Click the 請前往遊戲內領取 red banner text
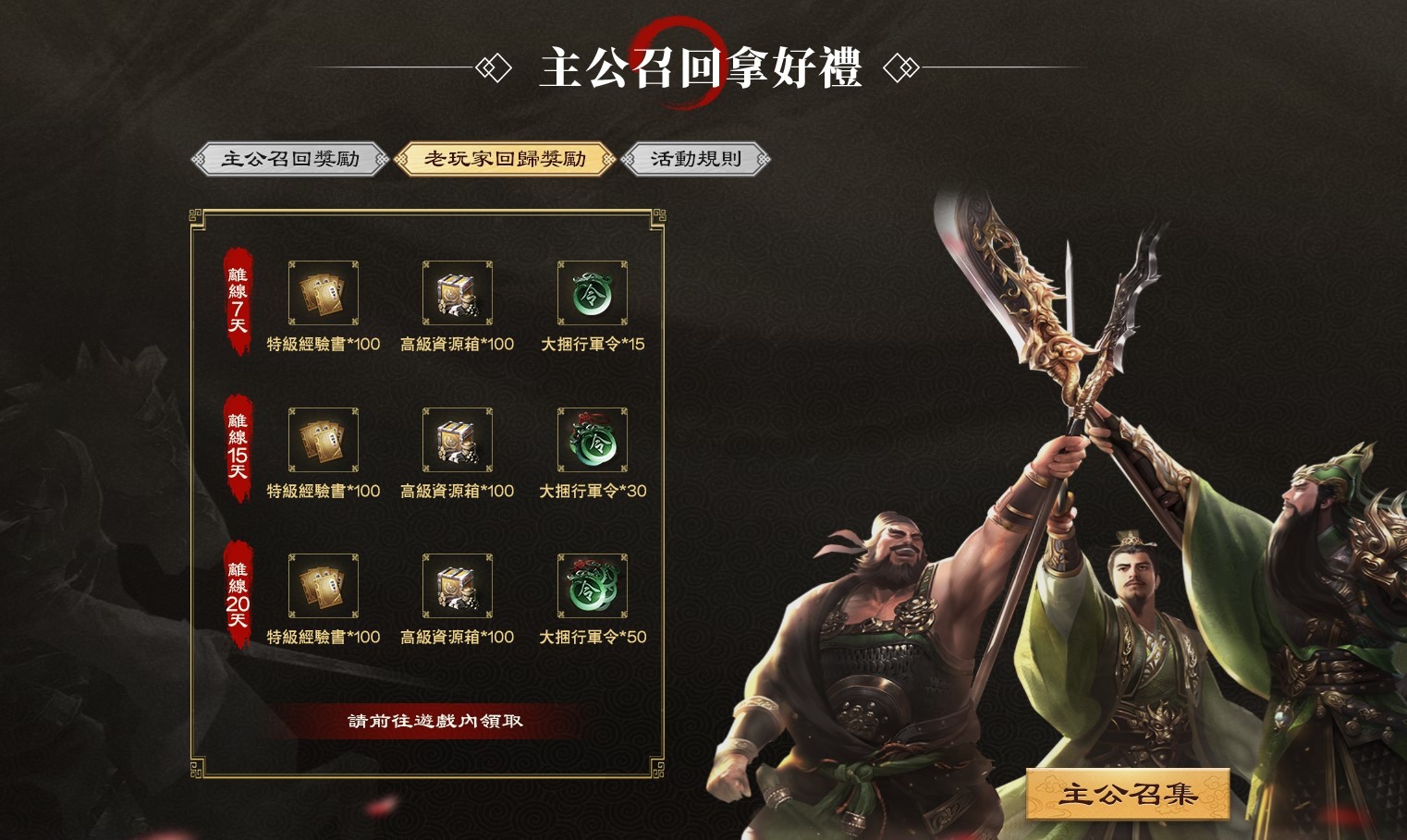Viewport: 1407px width, 840px height. (x=434, y=720)
